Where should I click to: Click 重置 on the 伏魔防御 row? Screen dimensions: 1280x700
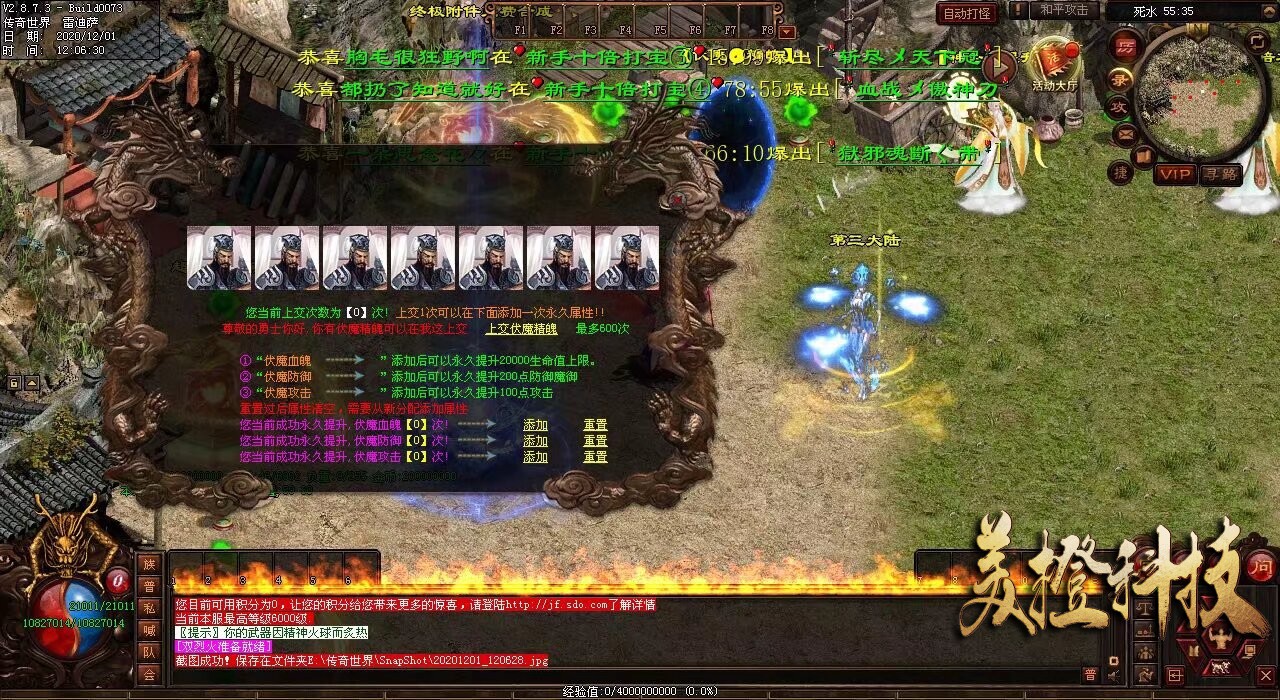click(595, 441)
